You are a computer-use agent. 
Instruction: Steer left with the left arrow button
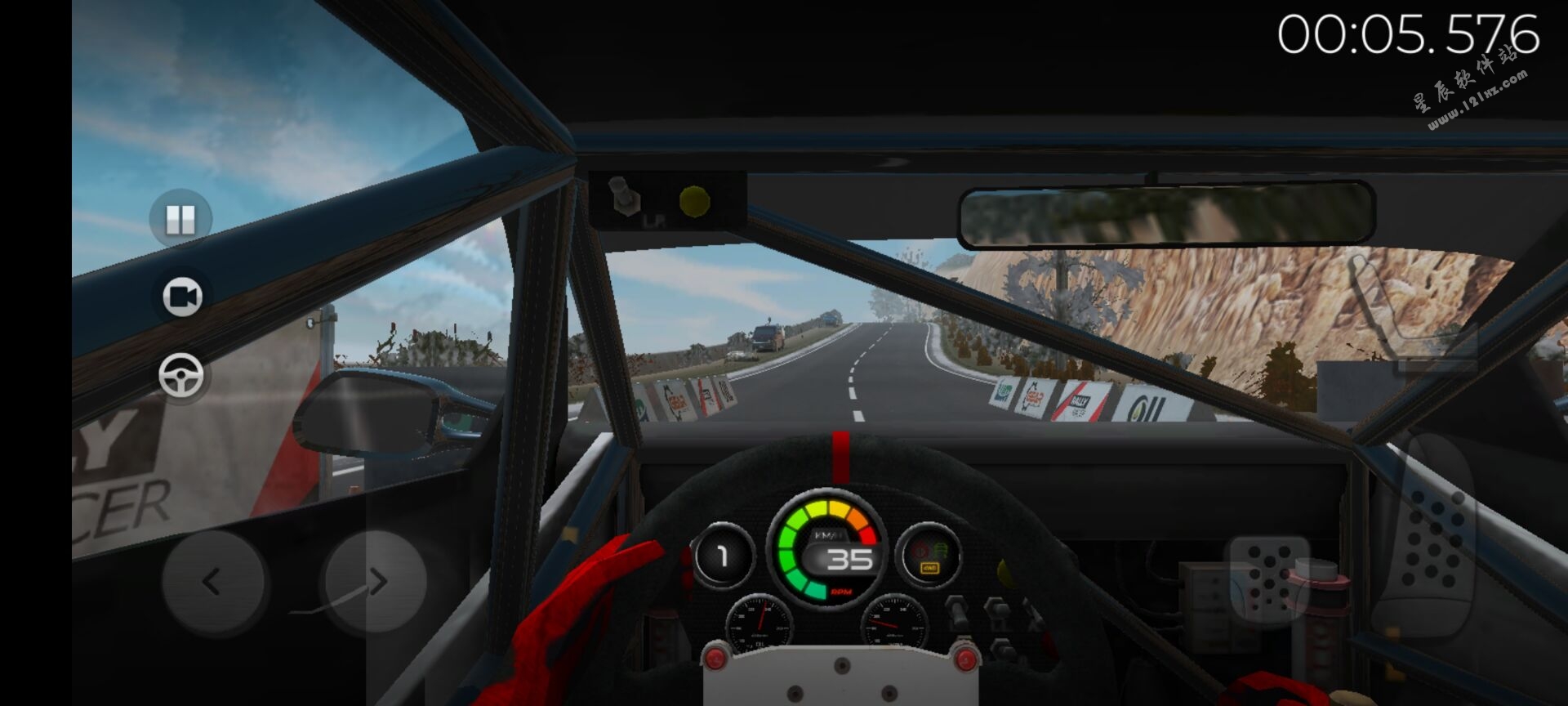pyautogui.click(x=212, y=582)
